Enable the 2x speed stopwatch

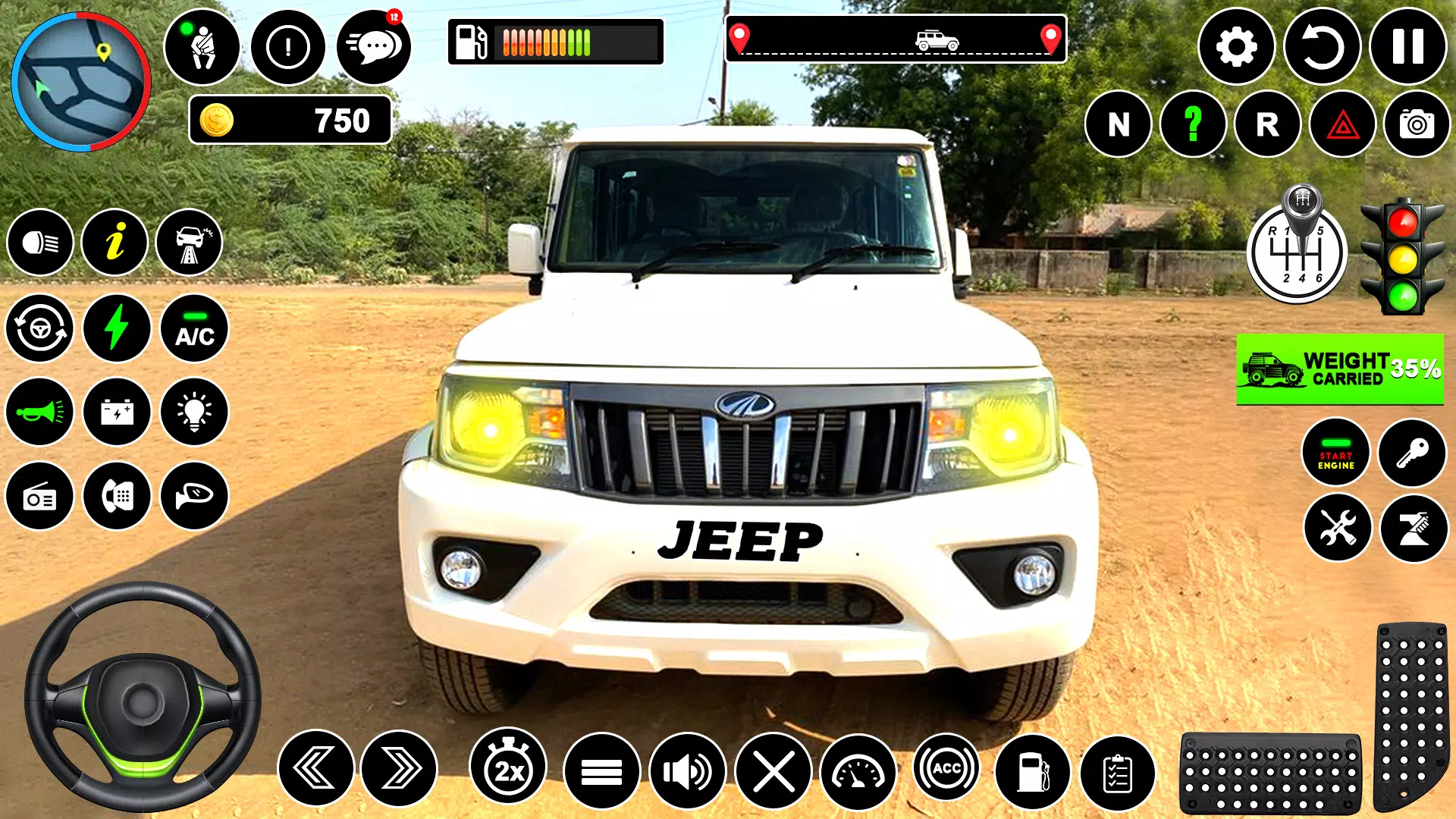point(508,769)
